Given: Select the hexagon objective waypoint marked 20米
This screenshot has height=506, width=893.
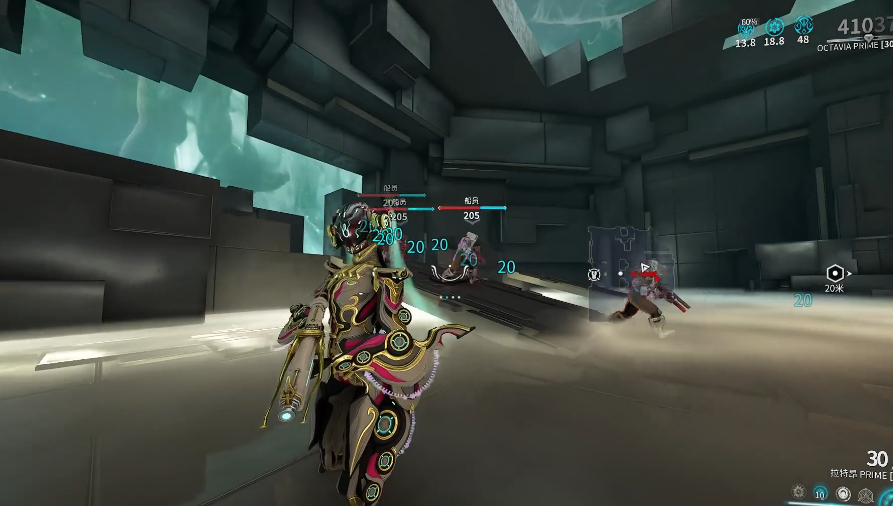Looking at the screenshot, I should pos(835,273).
